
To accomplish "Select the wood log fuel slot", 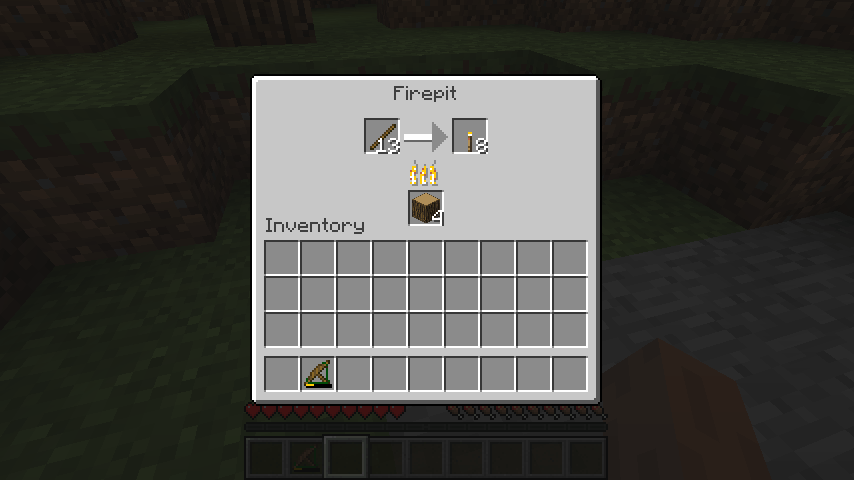I will pyautogui.click(x=425, y=208).
